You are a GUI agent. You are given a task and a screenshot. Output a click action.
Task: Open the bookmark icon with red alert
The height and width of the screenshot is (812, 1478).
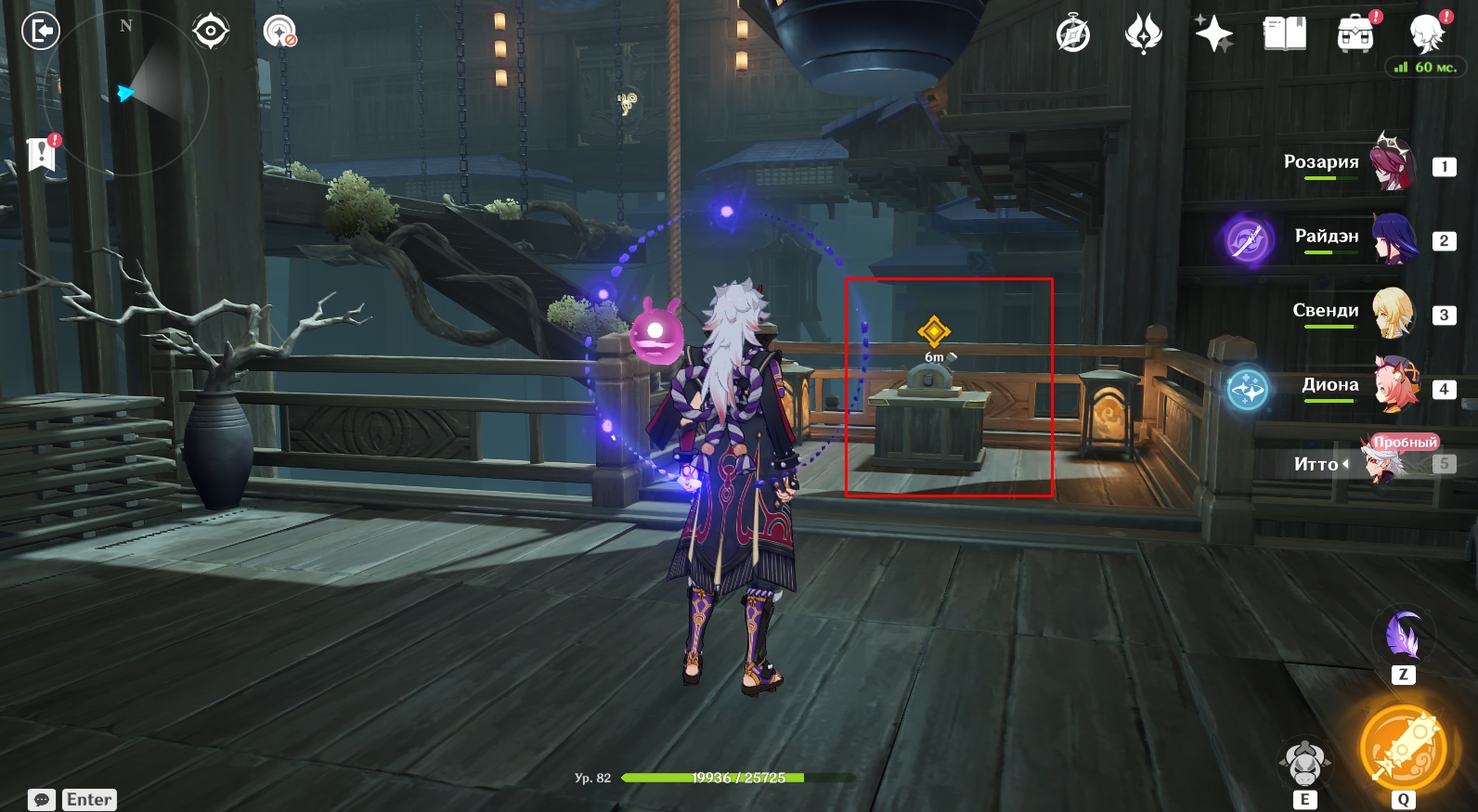[x=42, y=153]
